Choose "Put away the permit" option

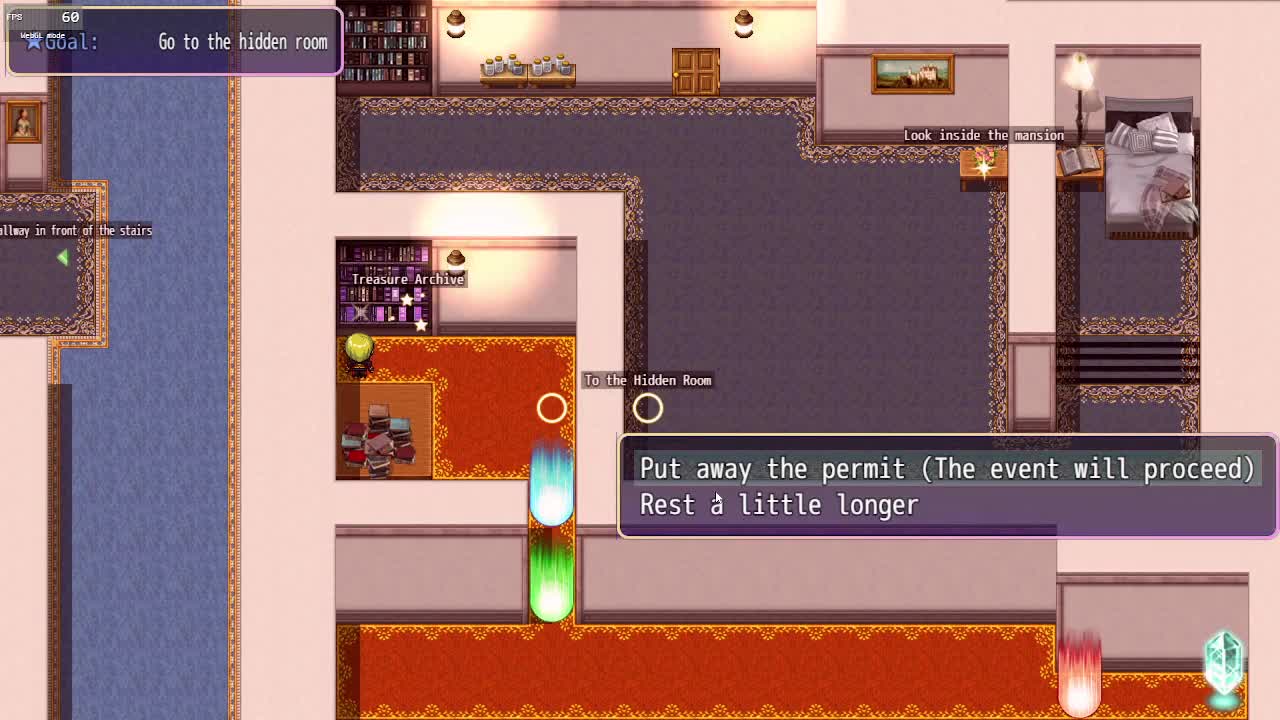coord(946,469)
